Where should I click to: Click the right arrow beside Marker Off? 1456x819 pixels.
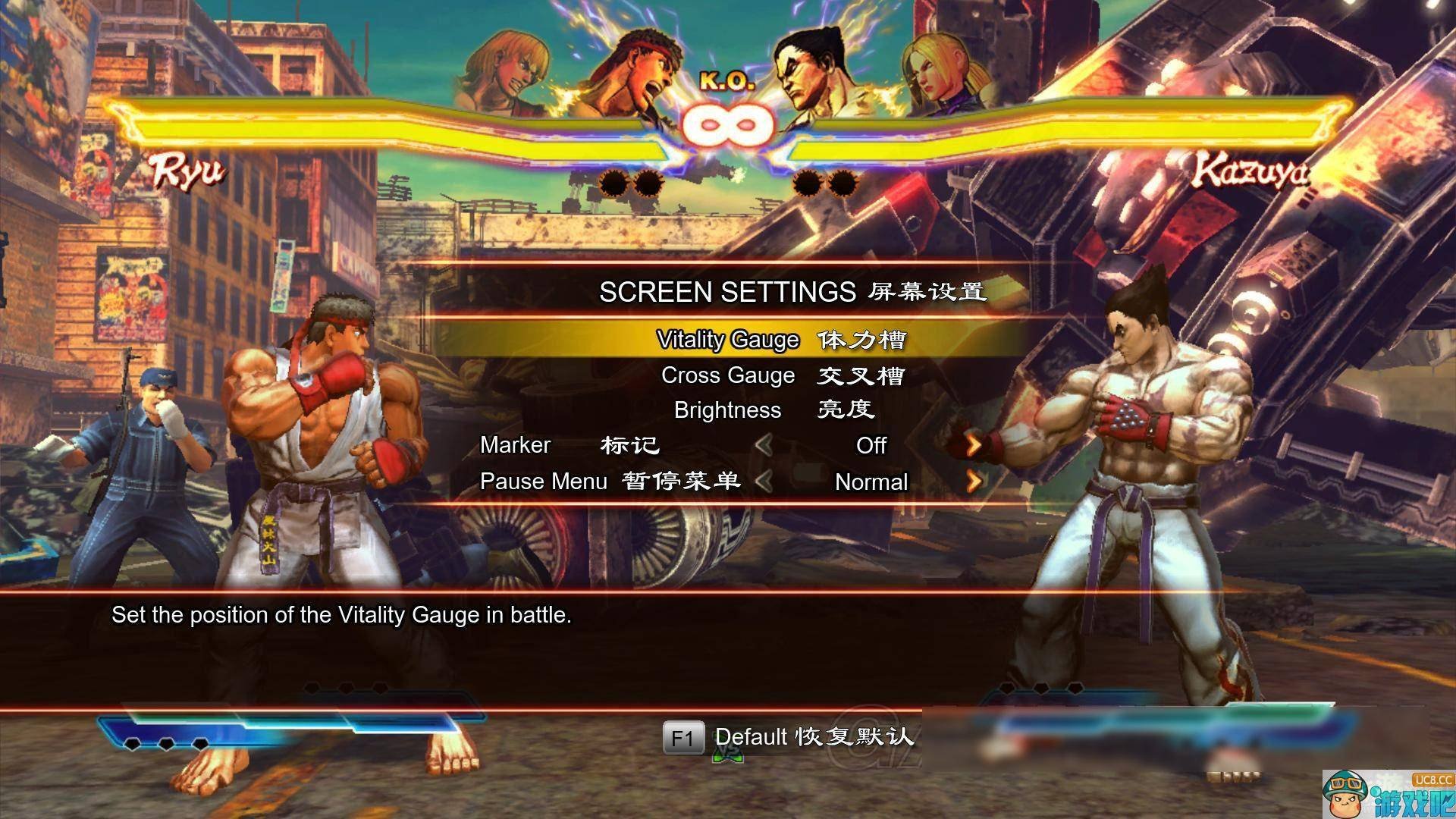(974, 445)
